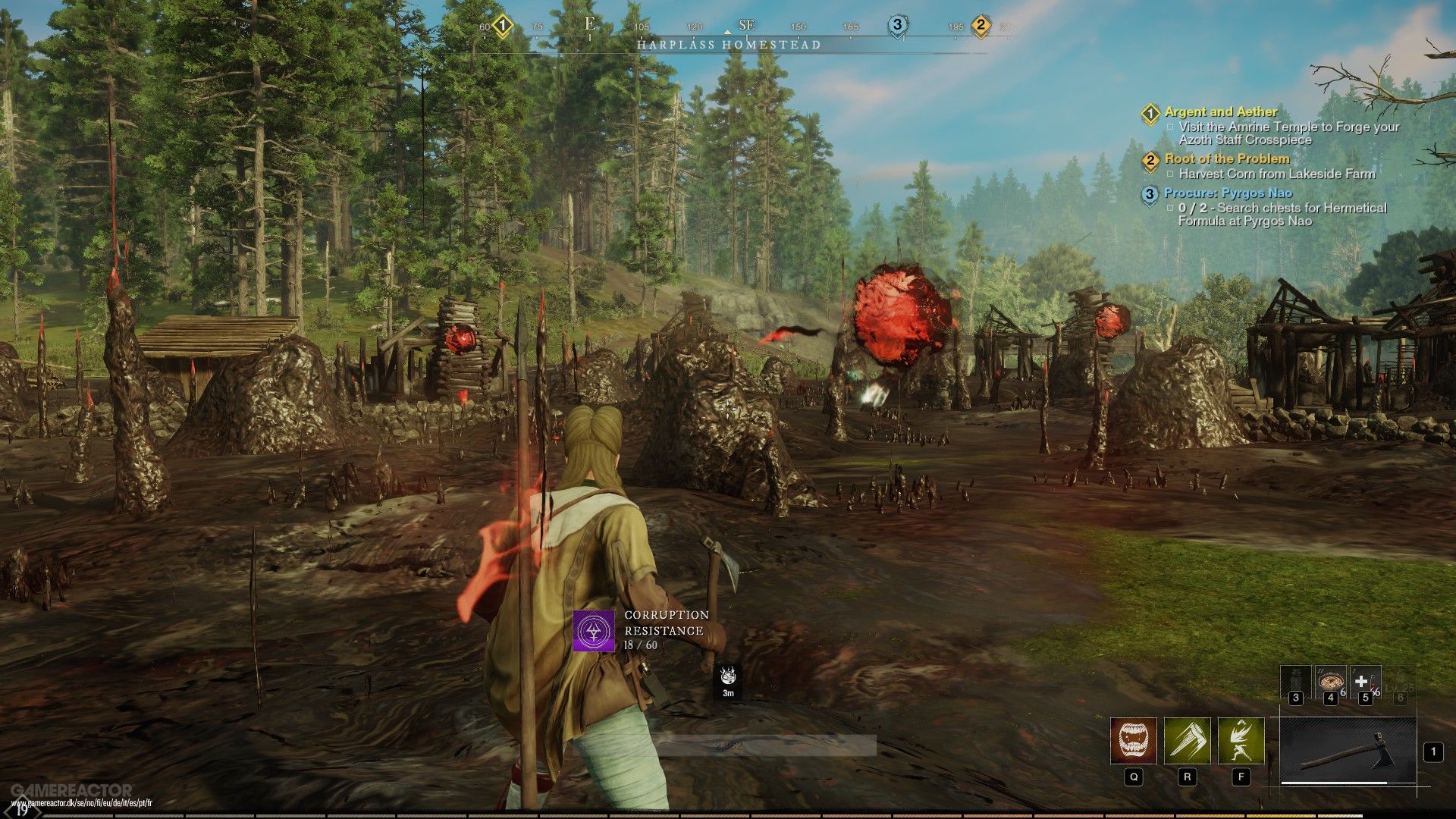Image resolution: width=1456 pixels, height=819 pixels.
Task: Check the Harvest Corn from Lakeside Farm checkbox
Action: [1171, 174]
